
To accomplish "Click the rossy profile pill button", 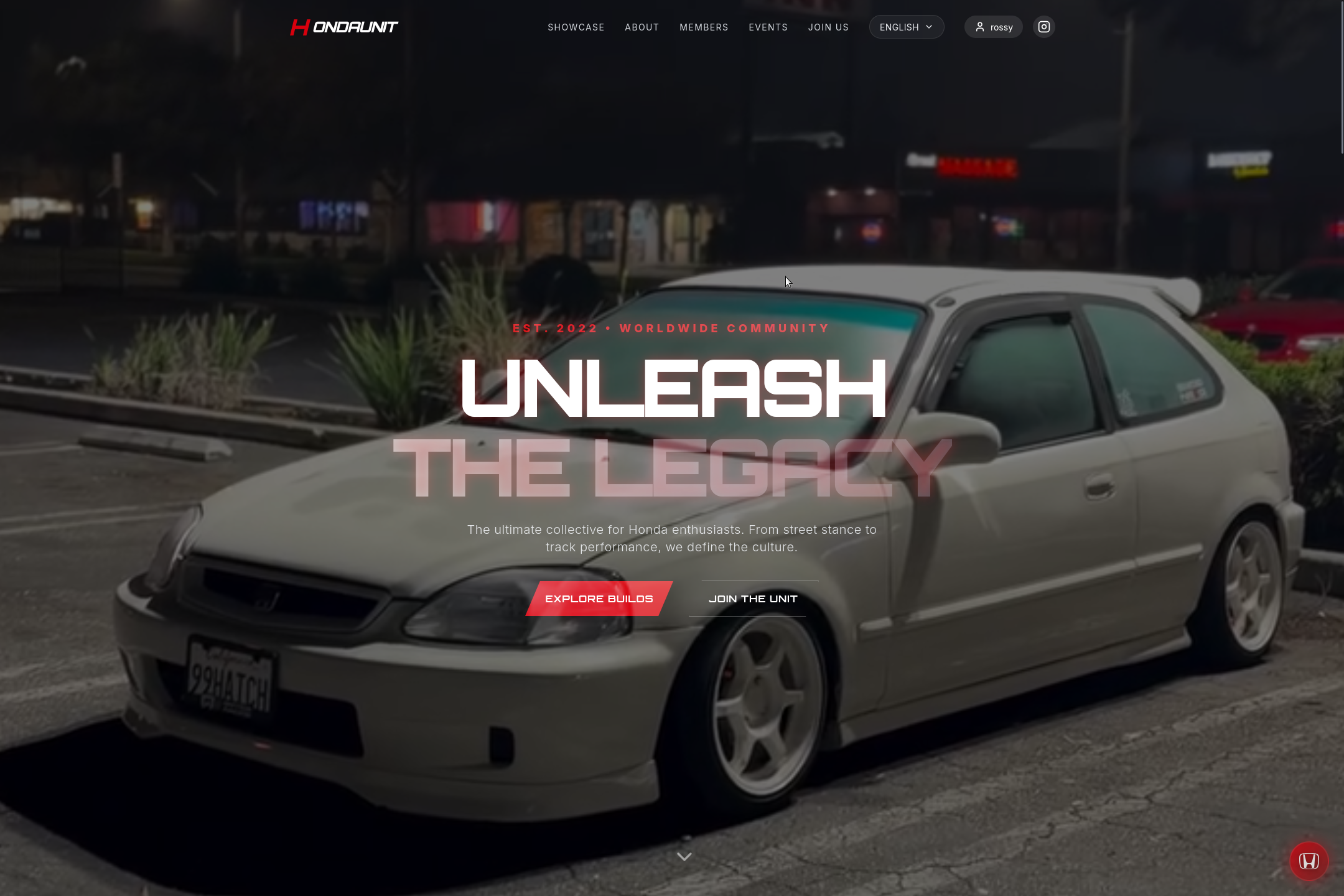I will point(993,27).
